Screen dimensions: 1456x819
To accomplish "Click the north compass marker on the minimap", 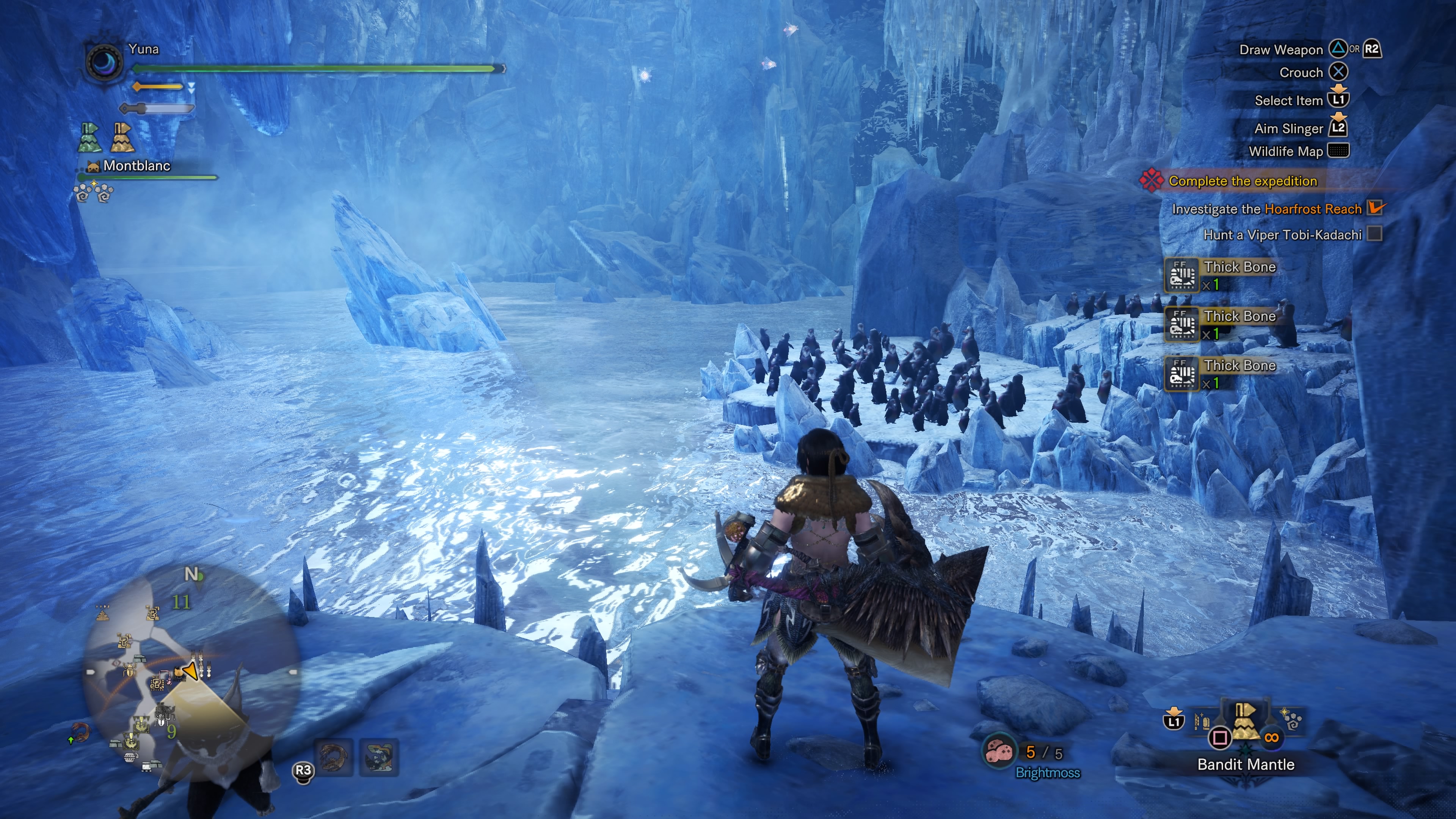I will [191, 574].
